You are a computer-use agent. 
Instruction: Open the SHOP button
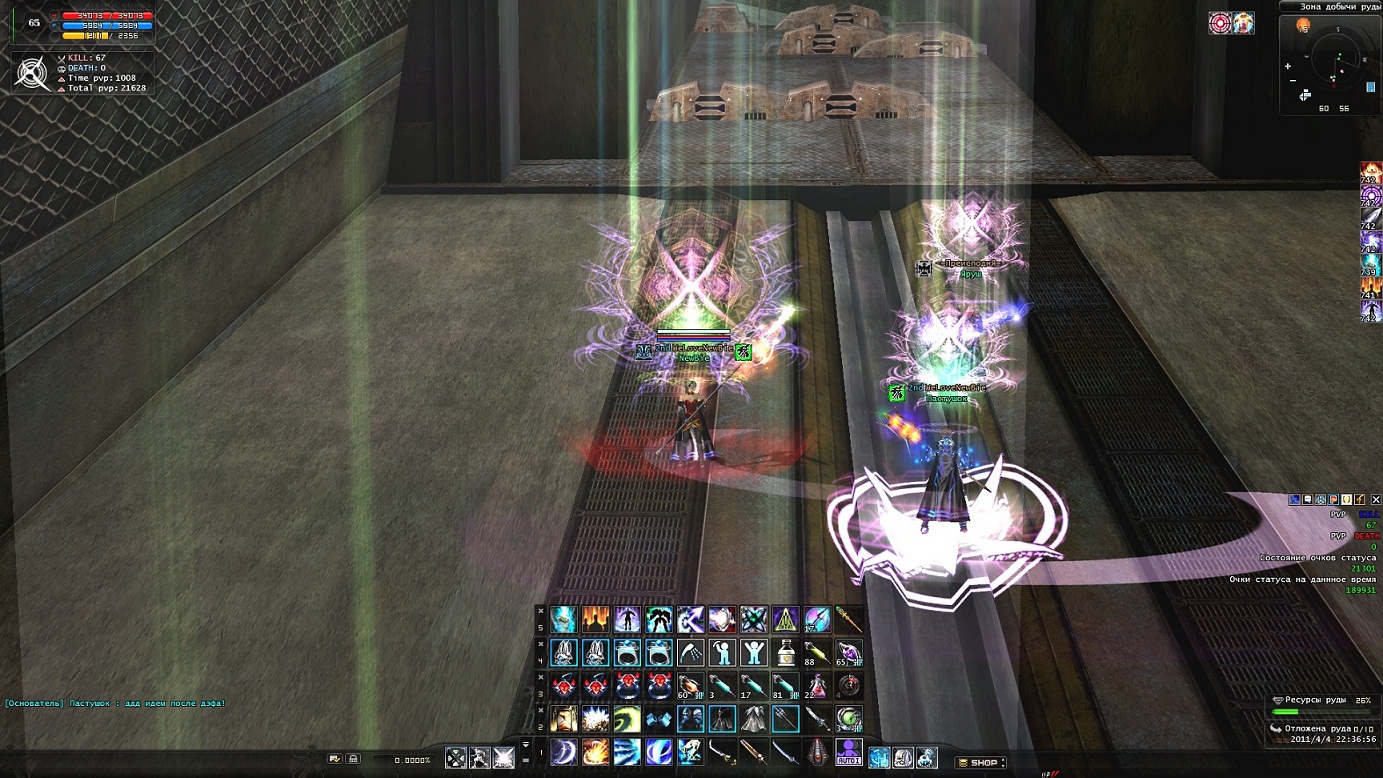pos(978,763)
